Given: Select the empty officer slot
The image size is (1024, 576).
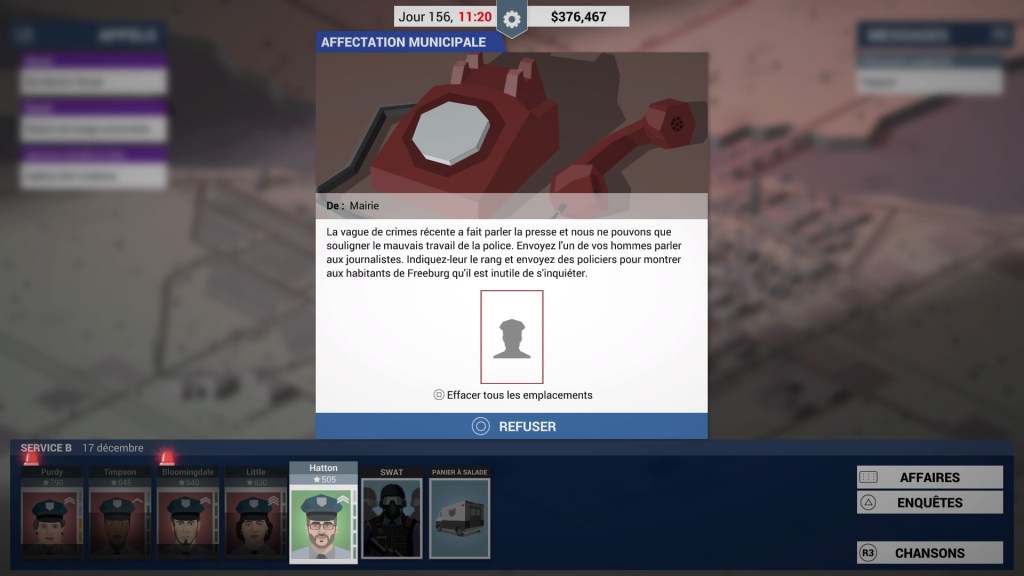Looking at the screenshot, I should (512, 337).
